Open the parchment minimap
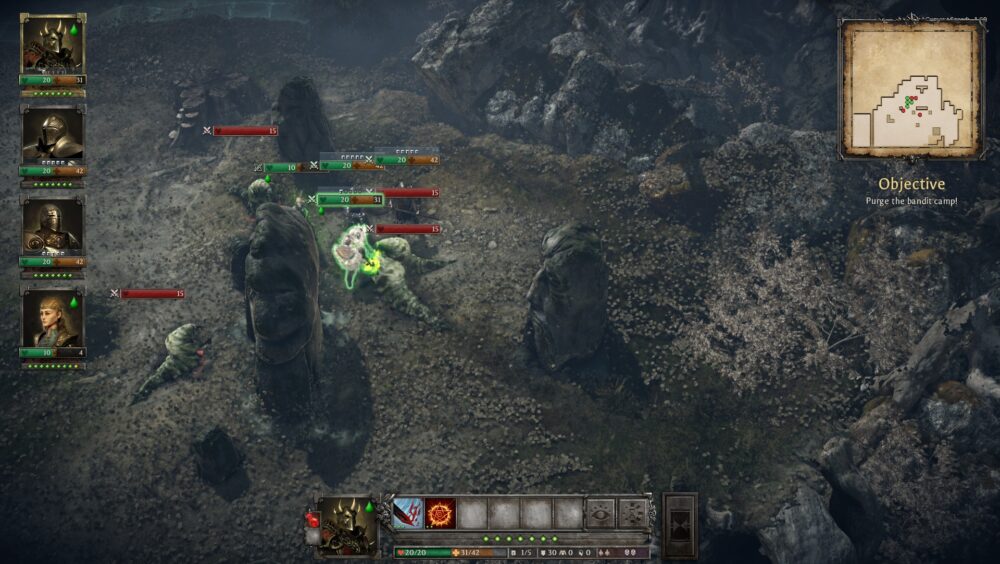The image size is (1000, 564). point(910,90)
